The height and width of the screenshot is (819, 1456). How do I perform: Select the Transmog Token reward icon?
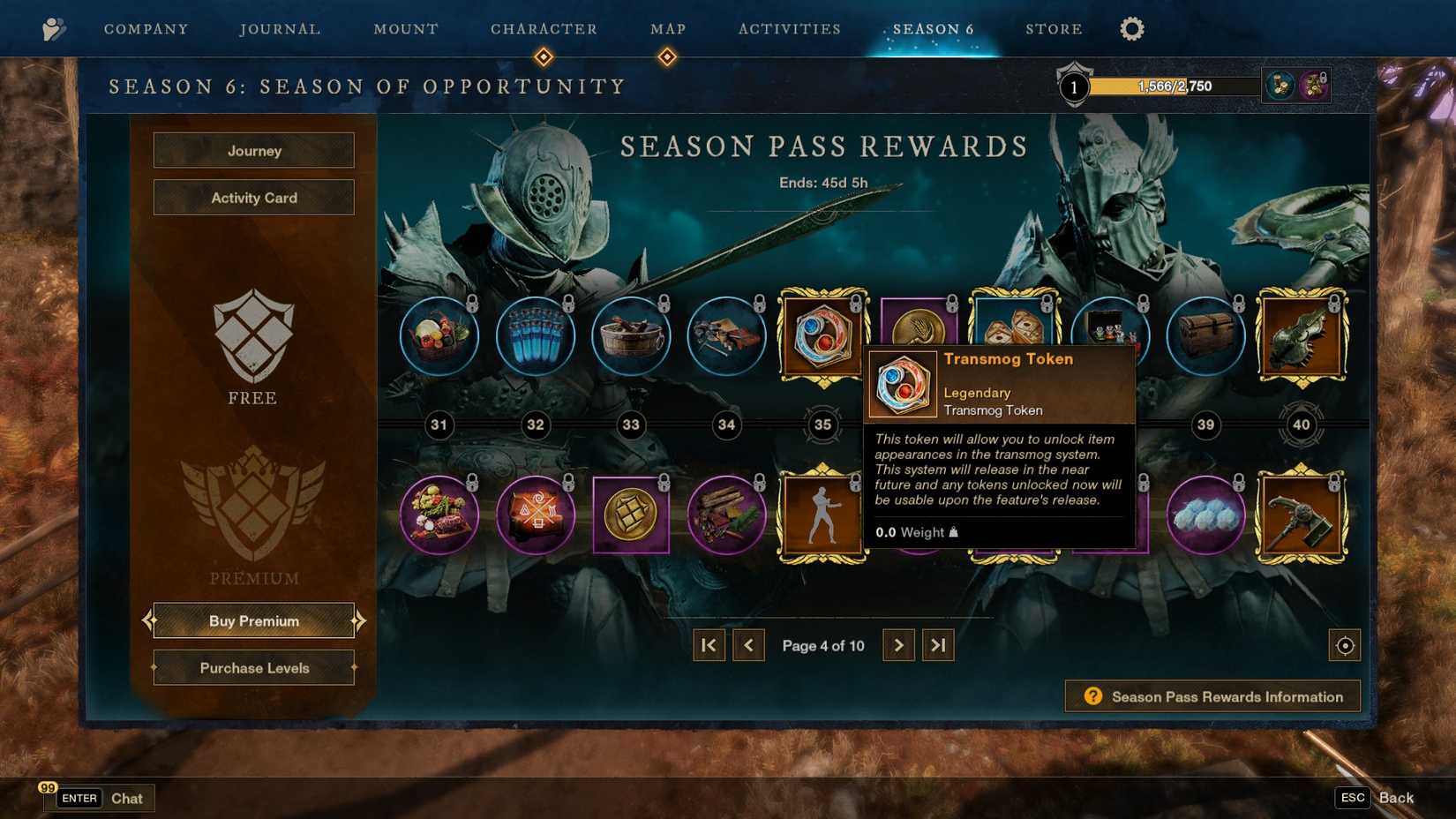click(x=822, y=334)
